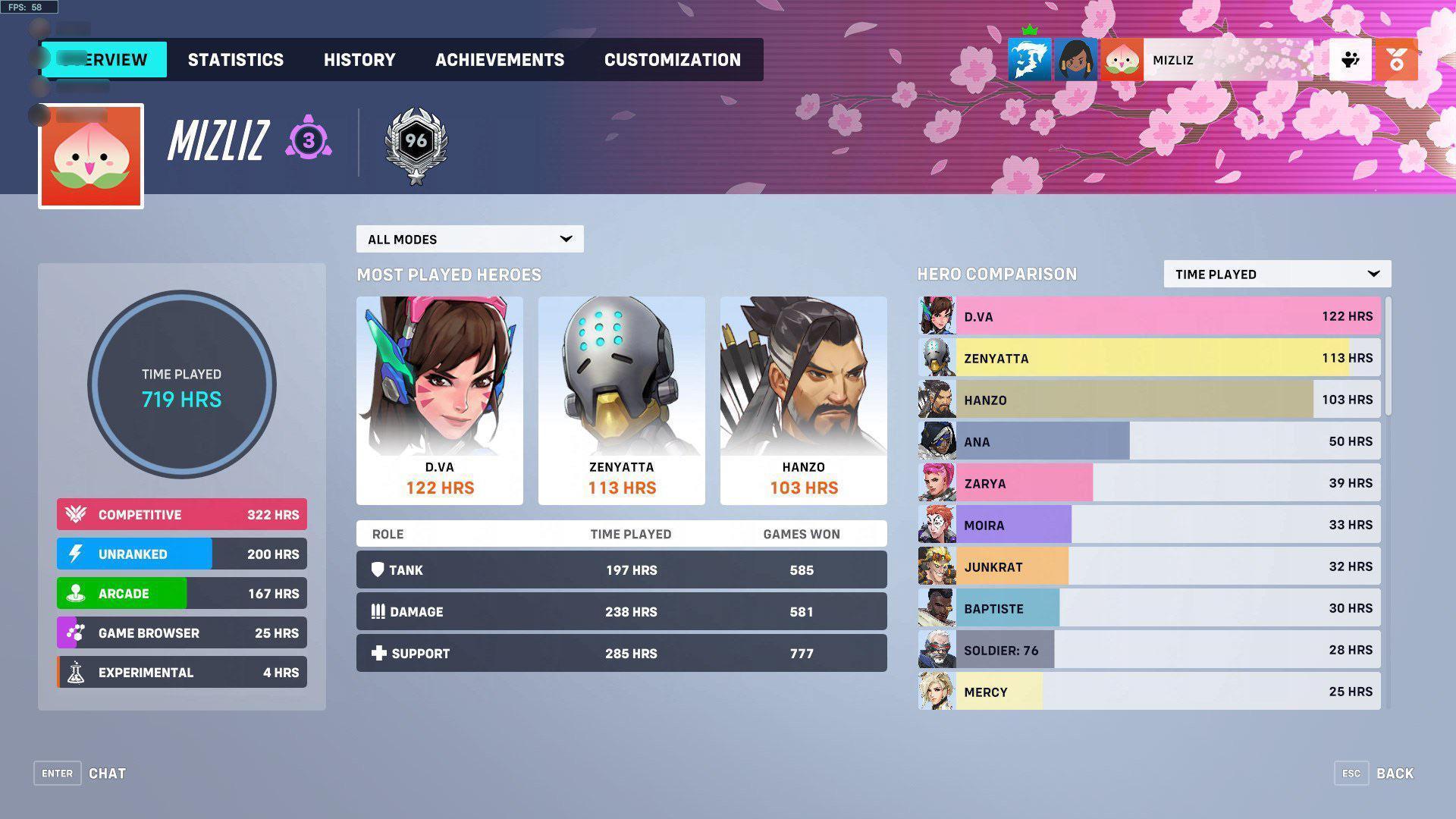
Task: Select the Zenyatta hero card
Action: point(622,400)
